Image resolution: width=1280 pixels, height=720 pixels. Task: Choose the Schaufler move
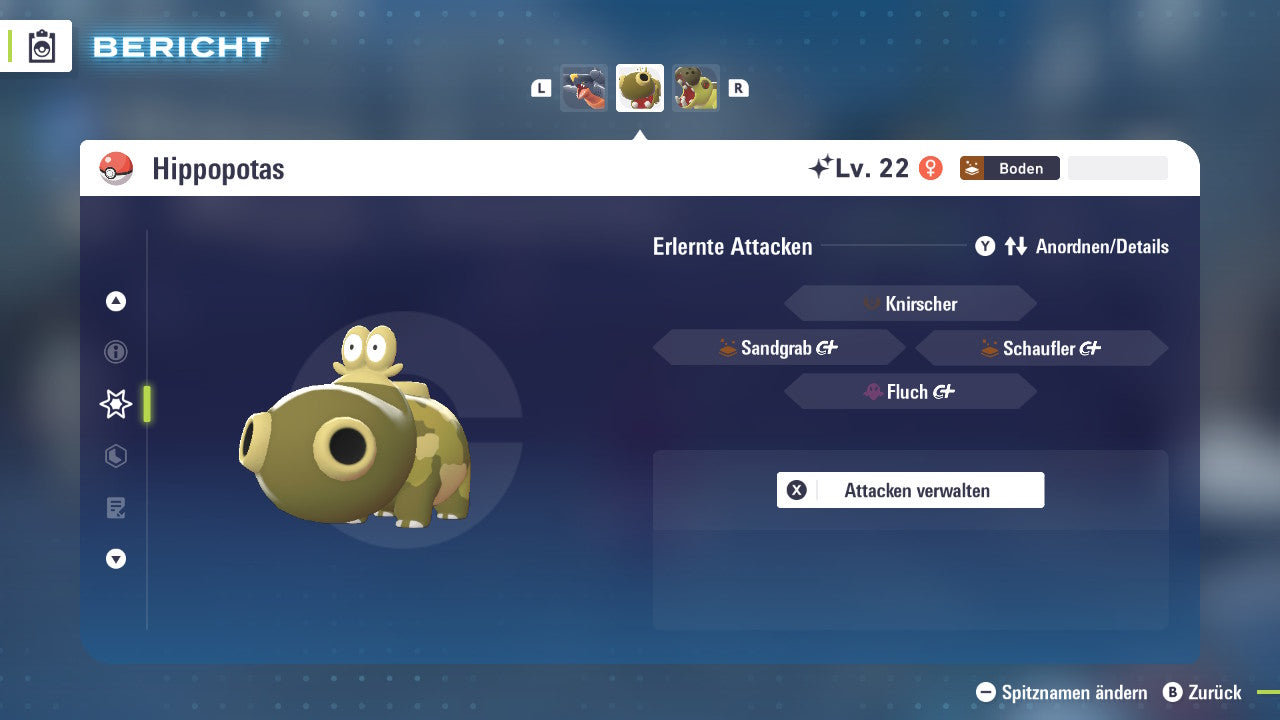tap(1041, 347)
